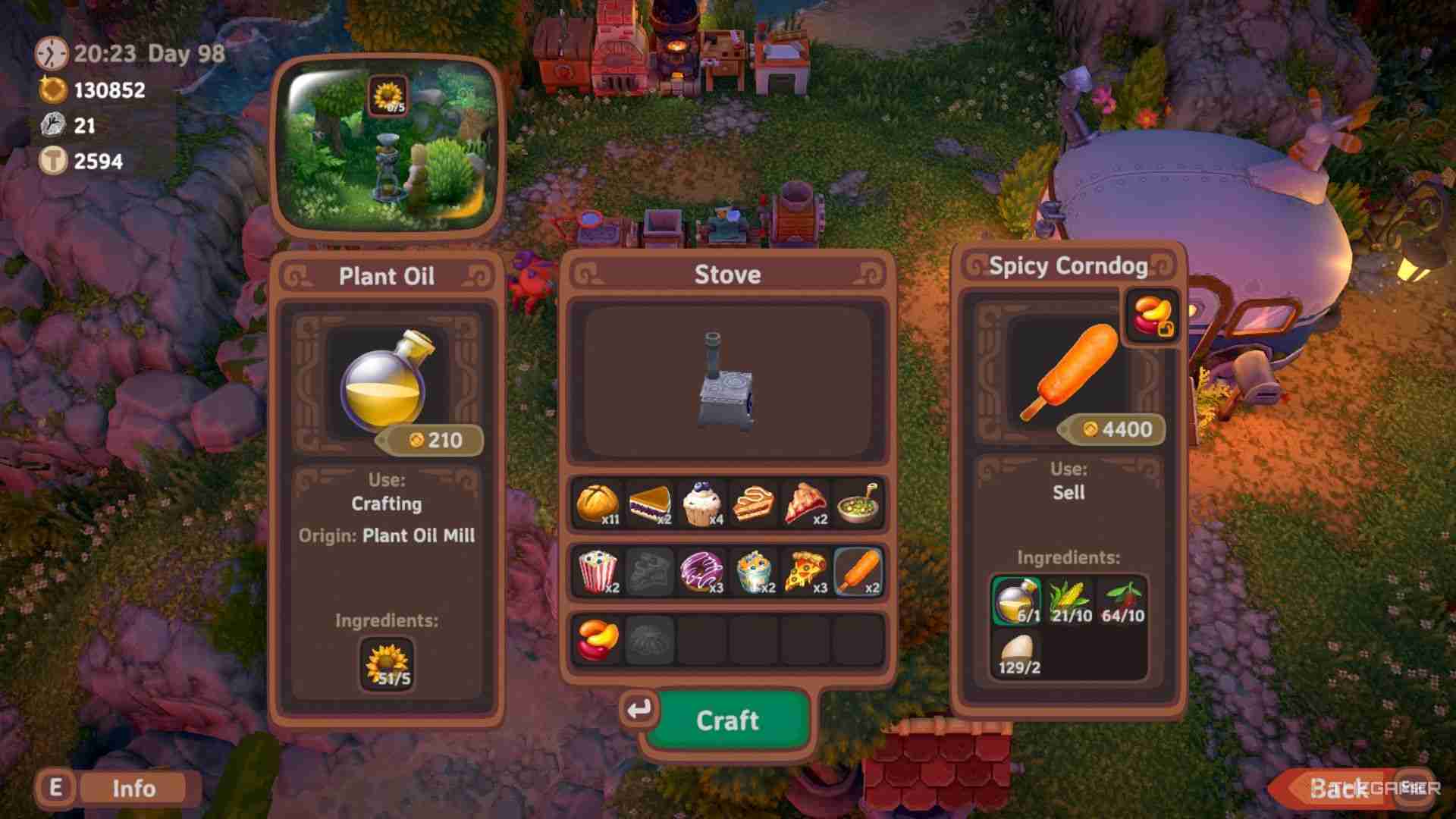This screenshot has width=1456, height=819.
Task: Select the pizza slice recipe
Action: pyautogui.click(x=808, y=574)
